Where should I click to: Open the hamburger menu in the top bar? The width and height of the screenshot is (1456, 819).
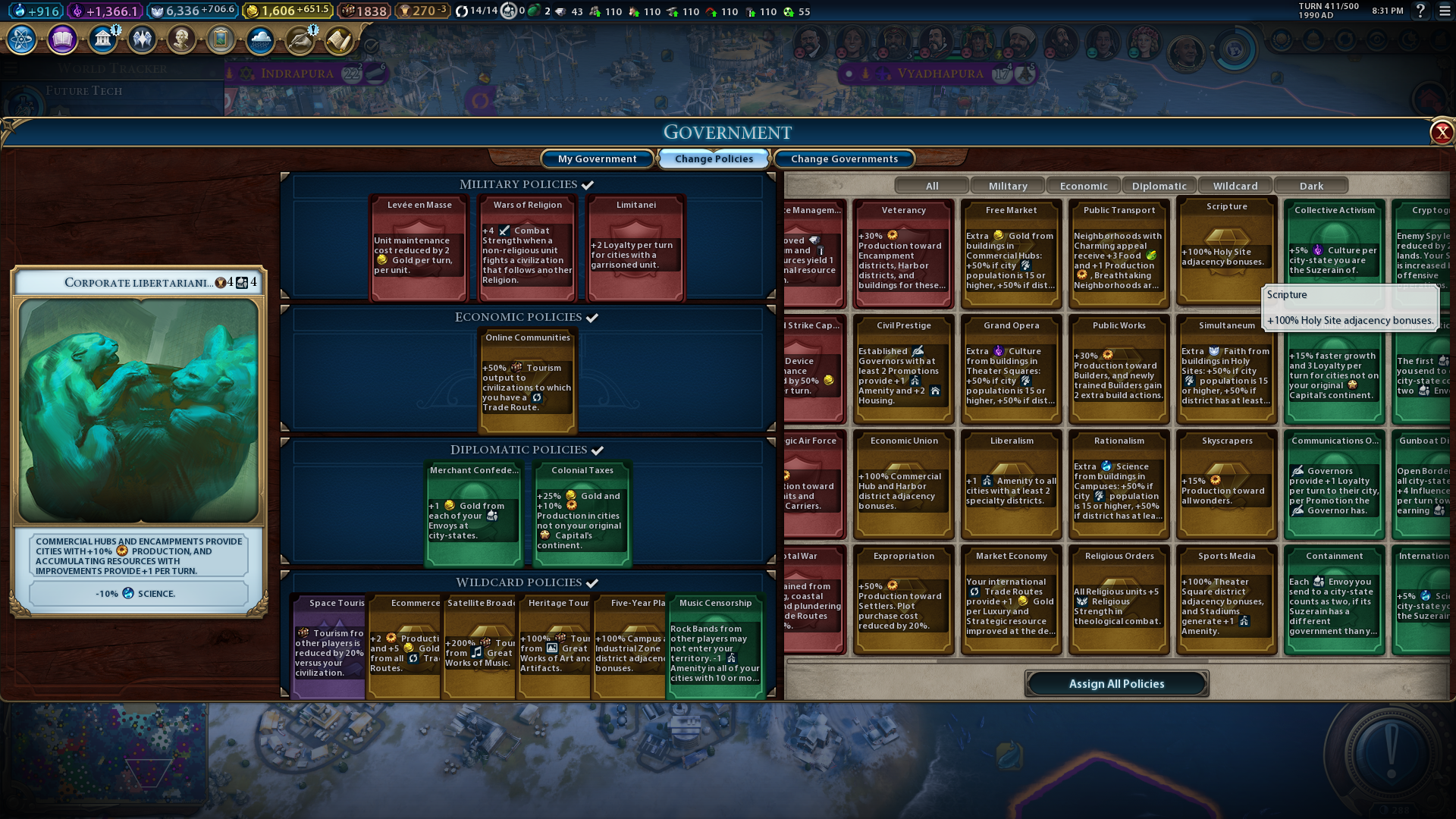pos(1445,11)
